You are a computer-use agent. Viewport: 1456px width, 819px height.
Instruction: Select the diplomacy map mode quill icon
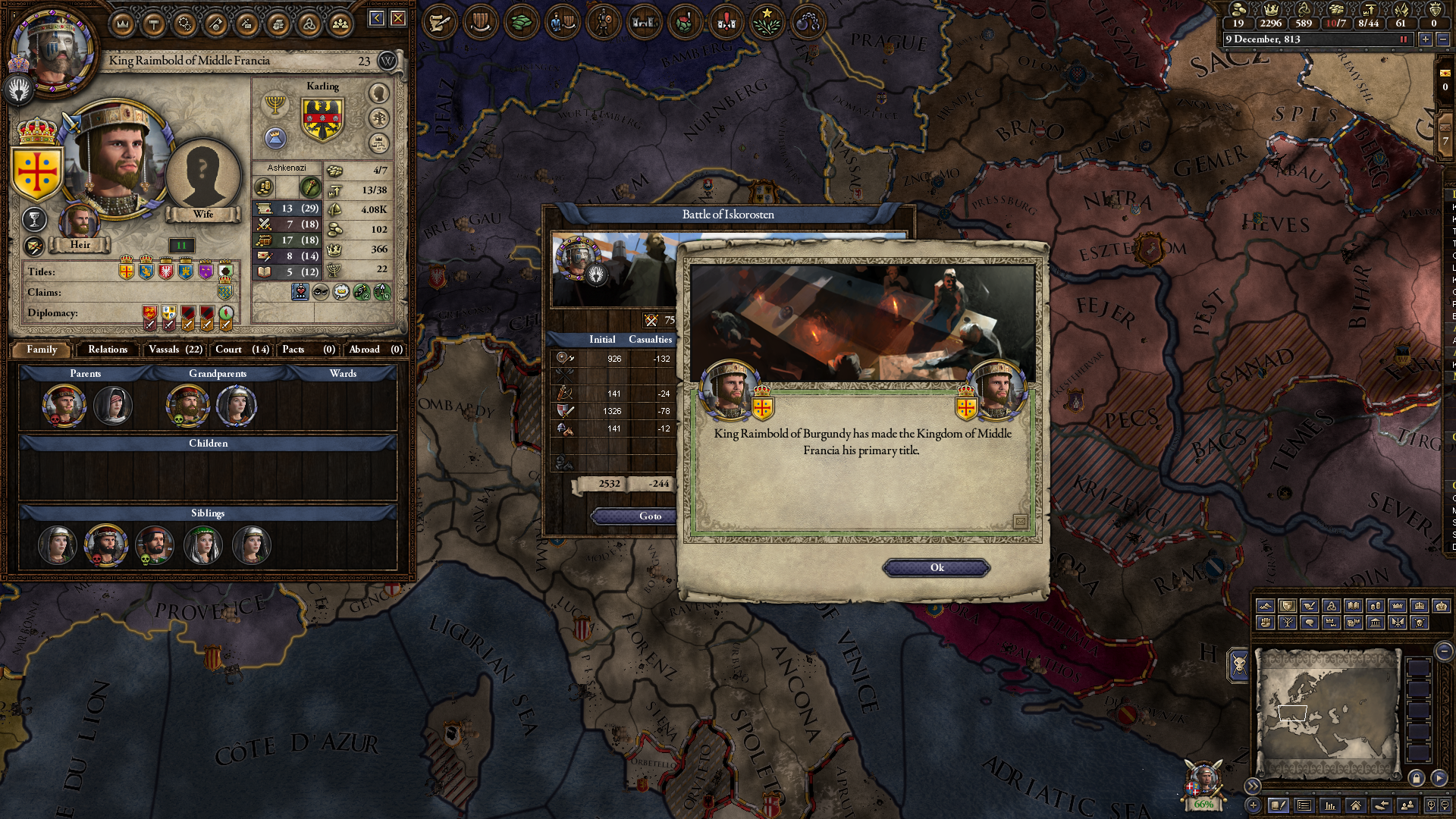tap(438, 22)
